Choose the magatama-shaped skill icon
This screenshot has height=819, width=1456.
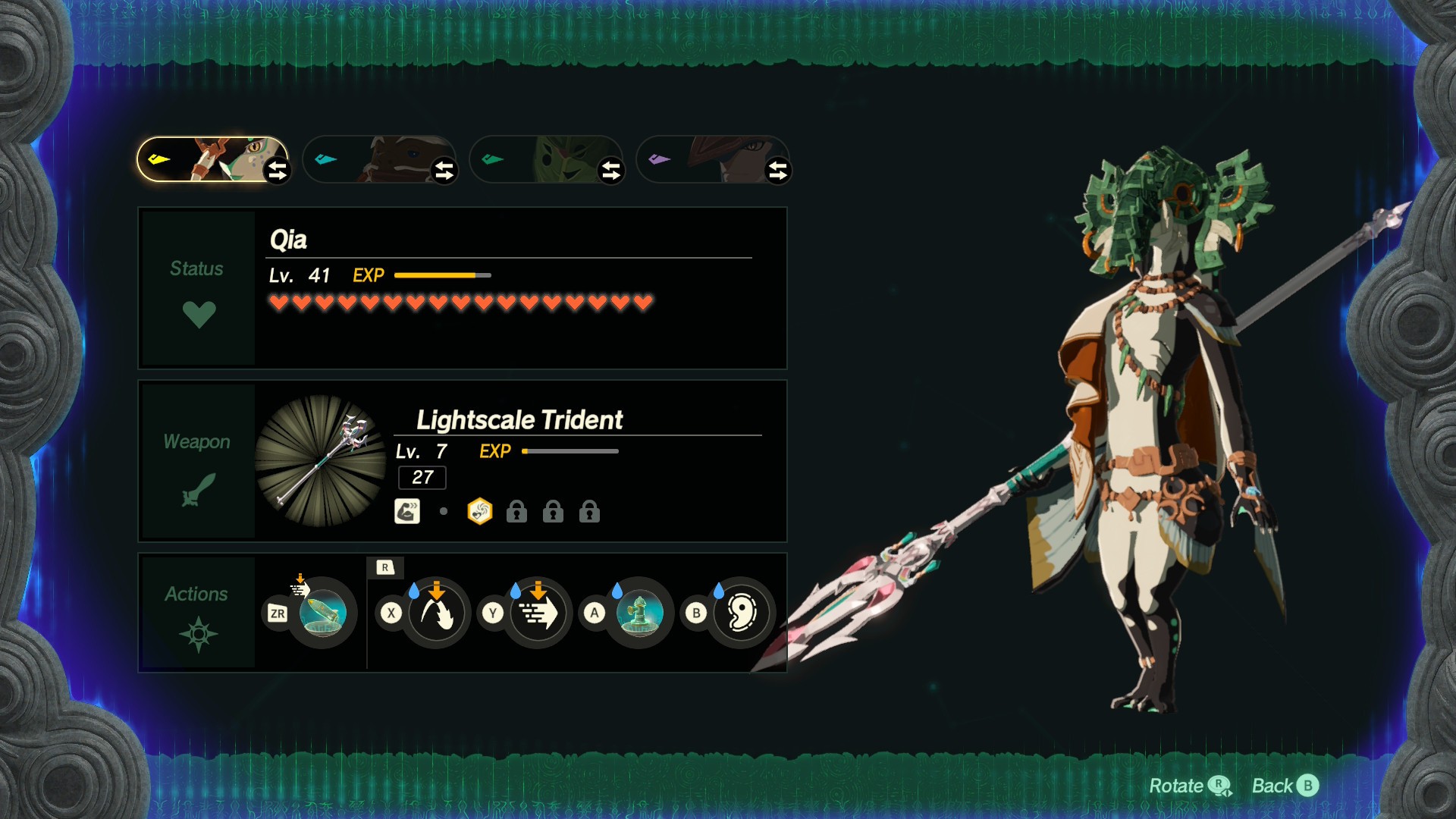[741, 613]
